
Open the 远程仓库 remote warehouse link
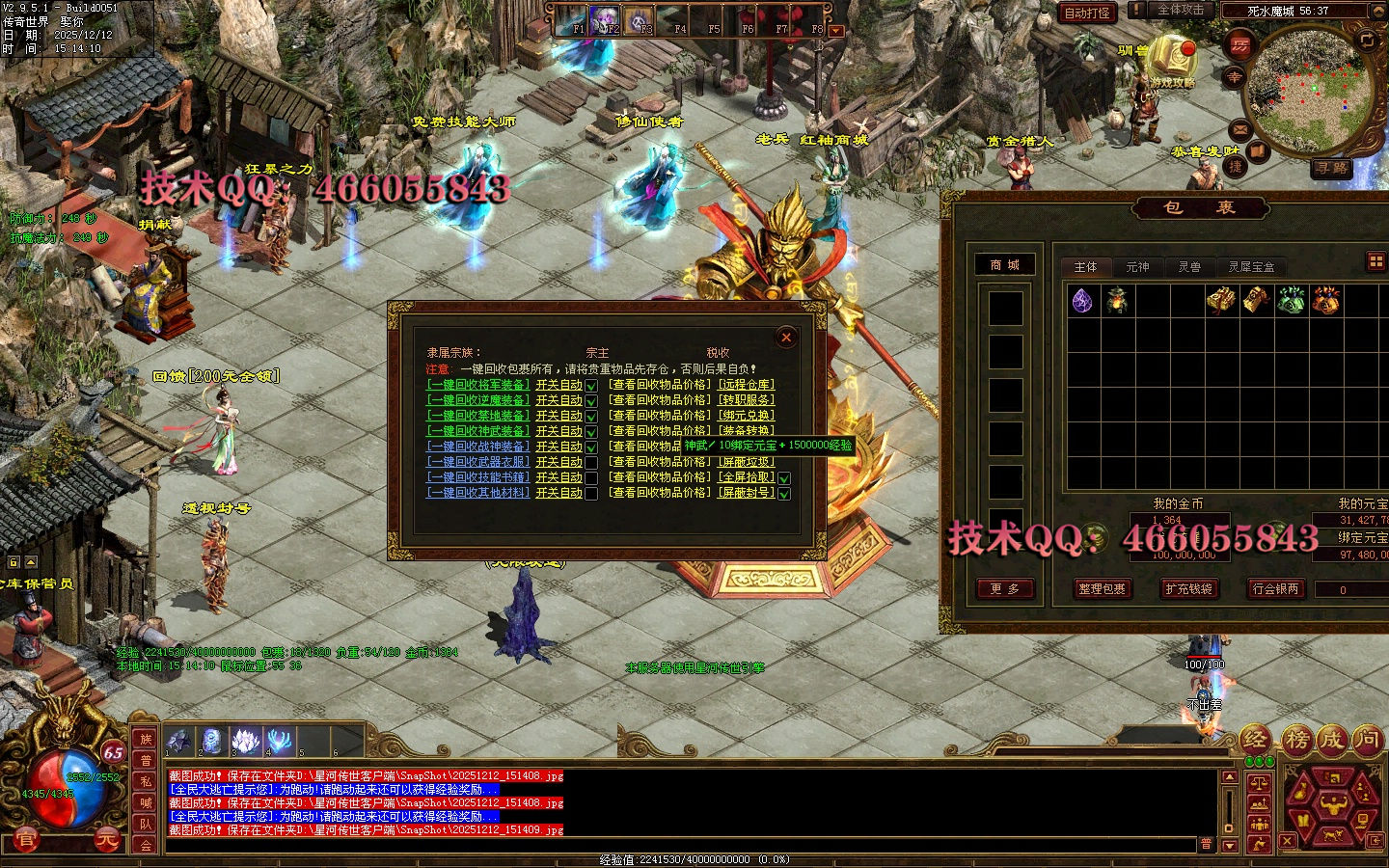747,385
